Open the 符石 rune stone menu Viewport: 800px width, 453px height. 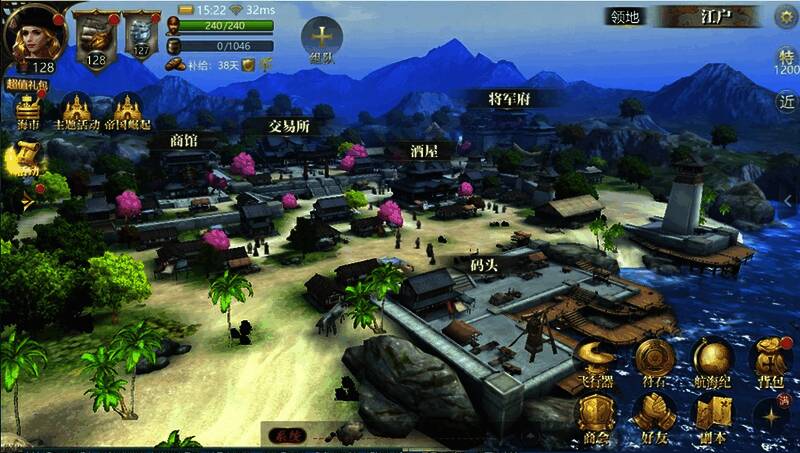[655, 362]
